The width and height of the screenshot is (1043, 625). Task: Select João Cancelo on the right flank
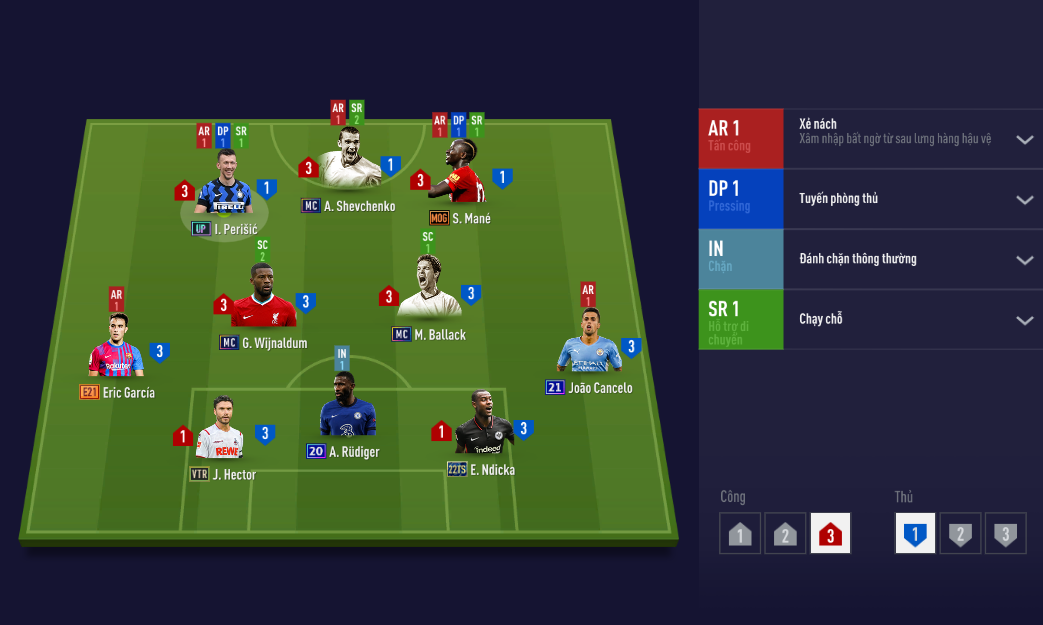click(x=590, y=345)
